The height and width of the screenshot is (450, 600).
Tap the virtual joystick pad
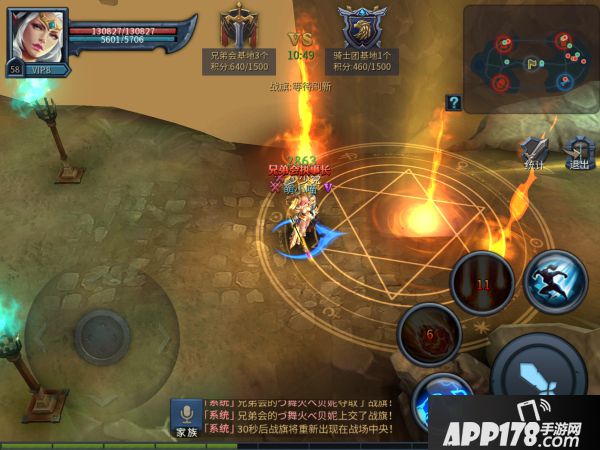(x=102, y=333)
